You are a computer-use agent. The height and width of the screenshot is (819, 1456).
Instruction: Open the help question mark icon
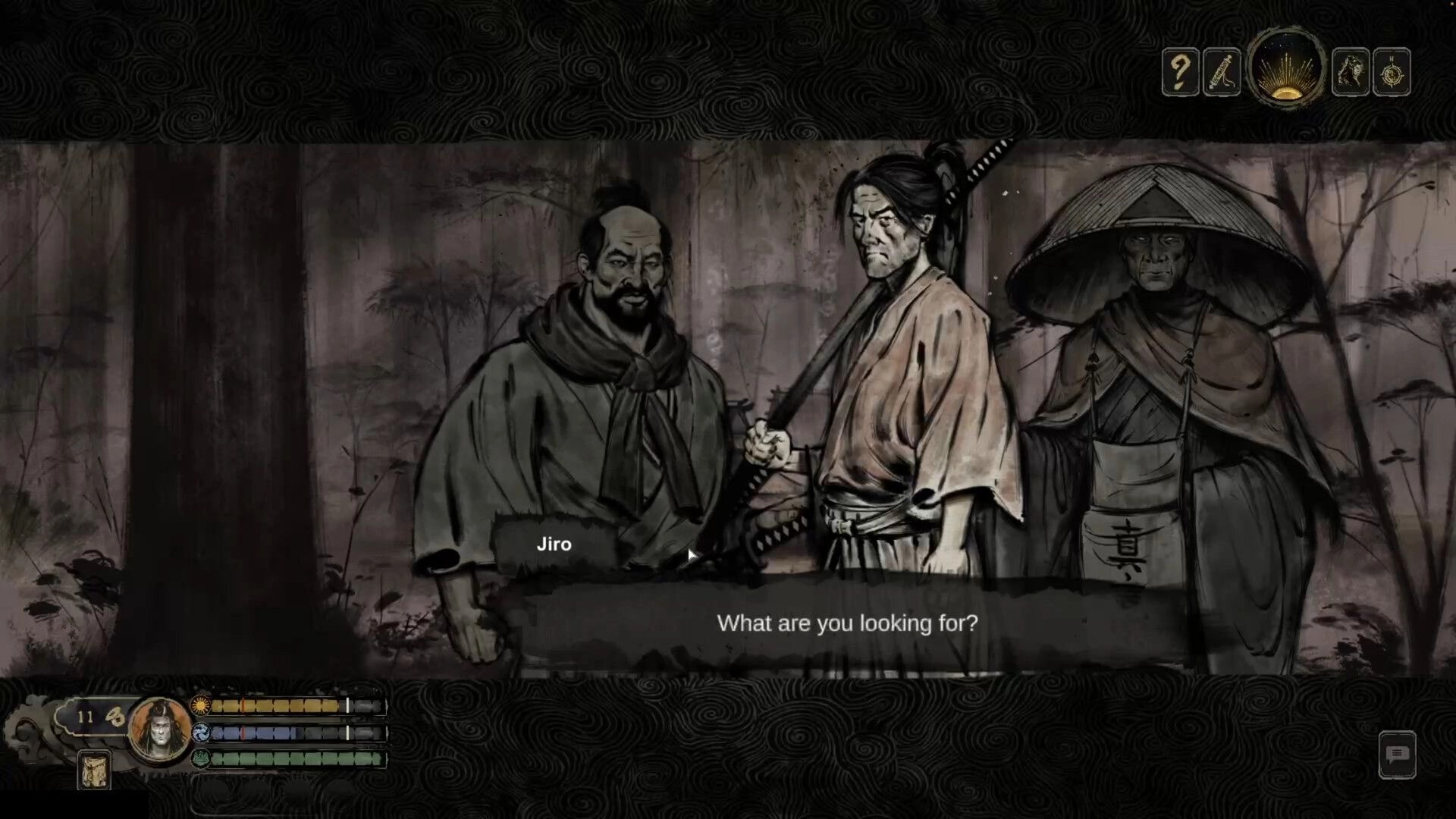(1181, 72)
